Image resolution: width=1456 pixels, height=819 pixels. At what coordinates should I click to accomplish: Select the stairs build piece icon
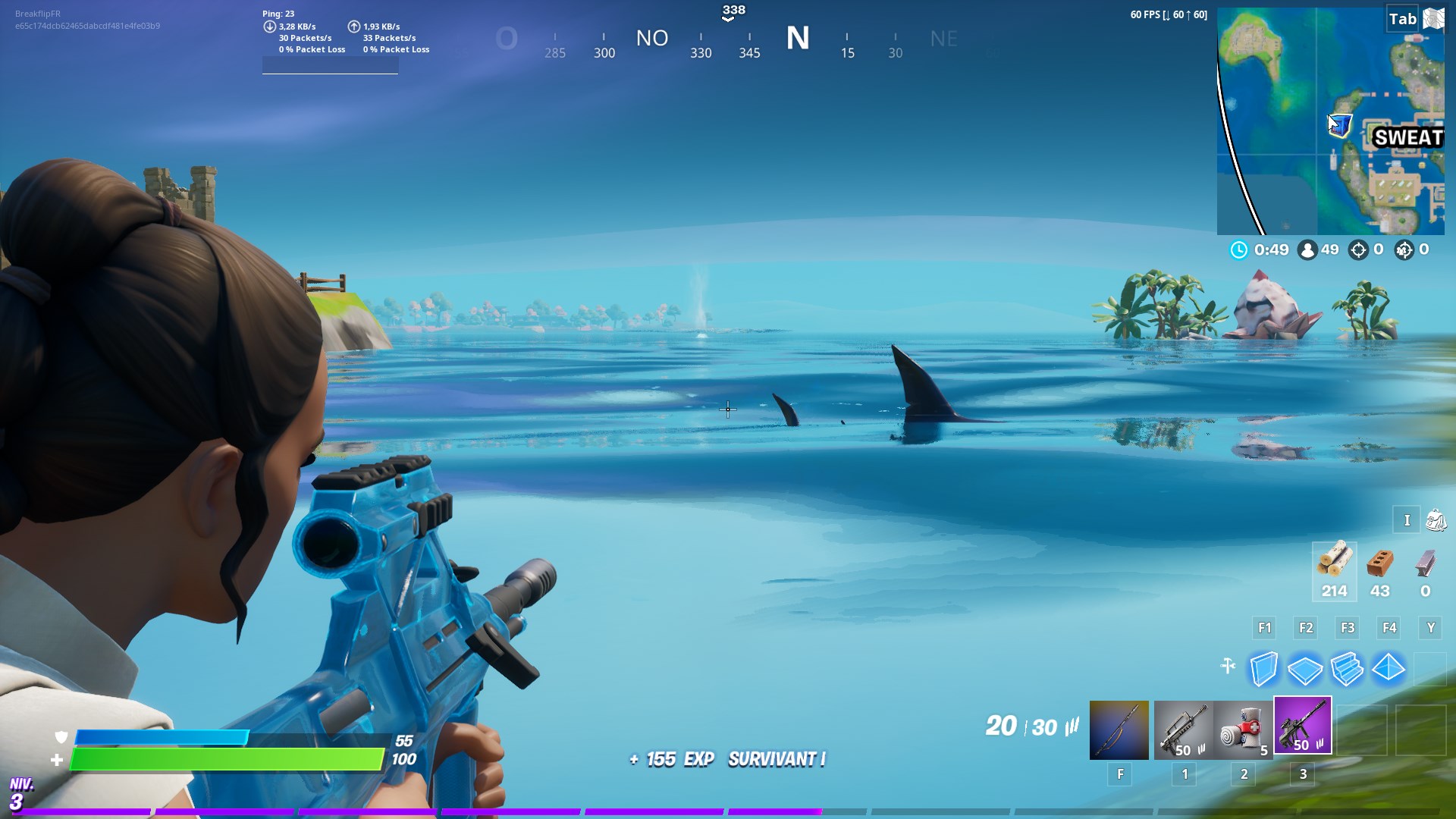[x=1348, y=668]
